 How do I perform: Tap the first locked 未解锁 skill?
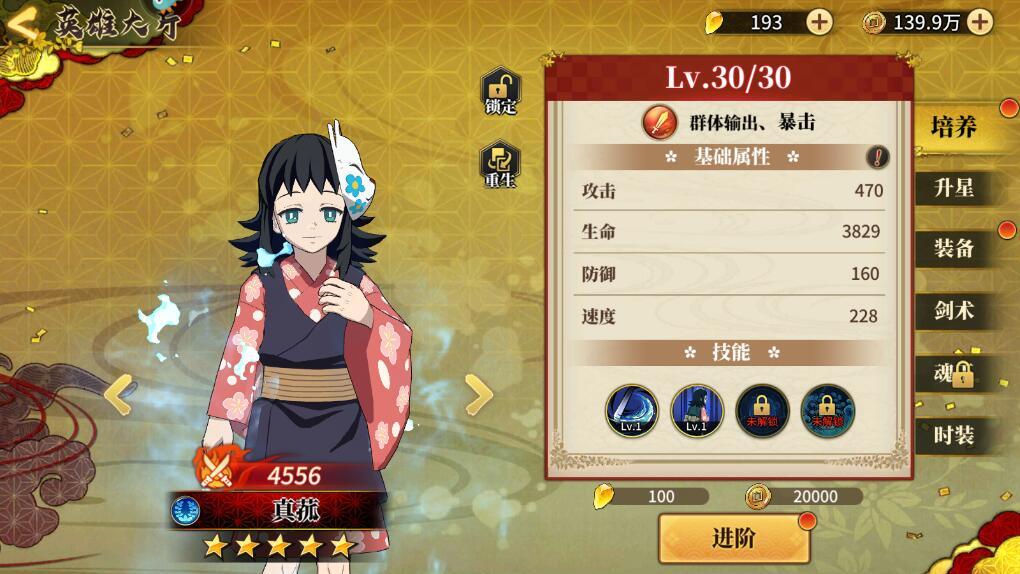(x=762, y=410)
